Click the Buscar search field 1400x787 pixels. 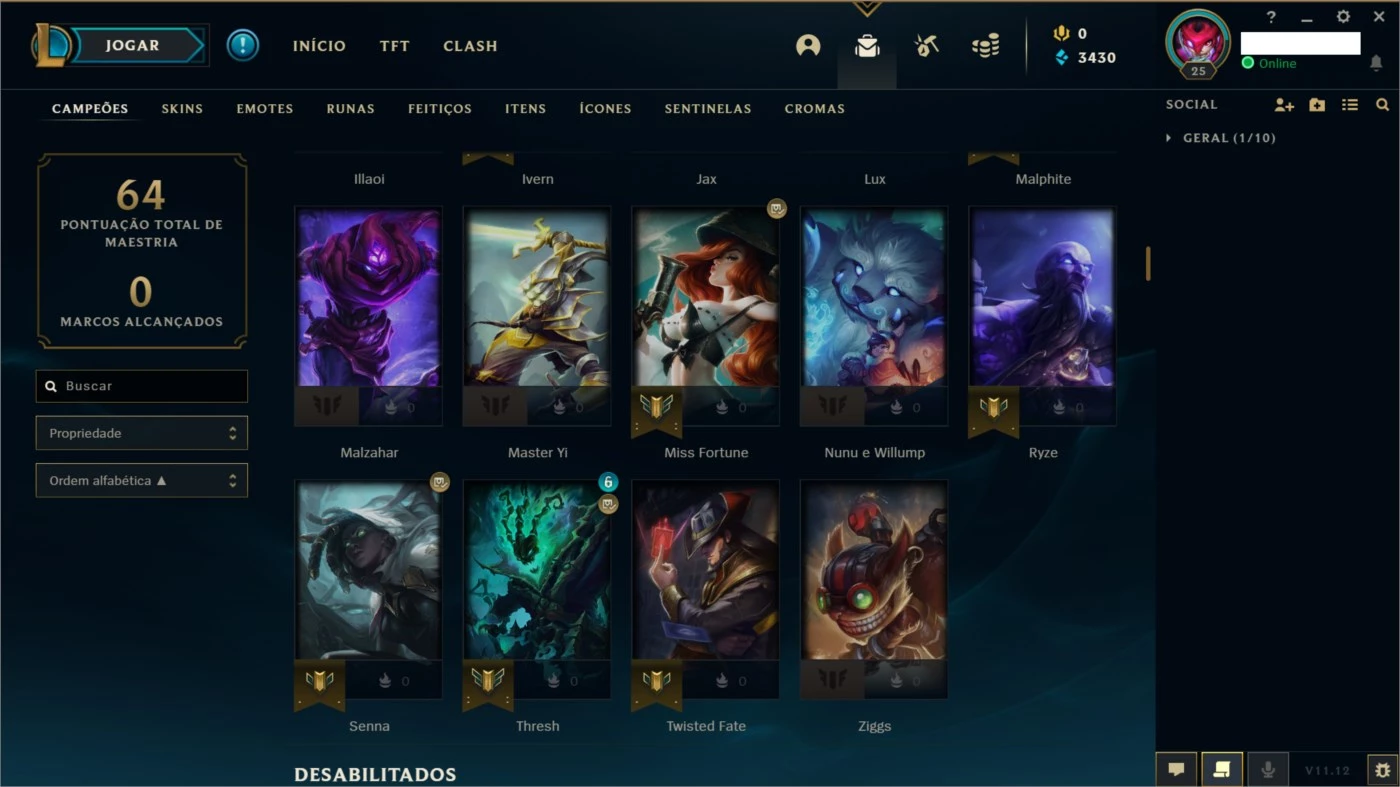141,386
